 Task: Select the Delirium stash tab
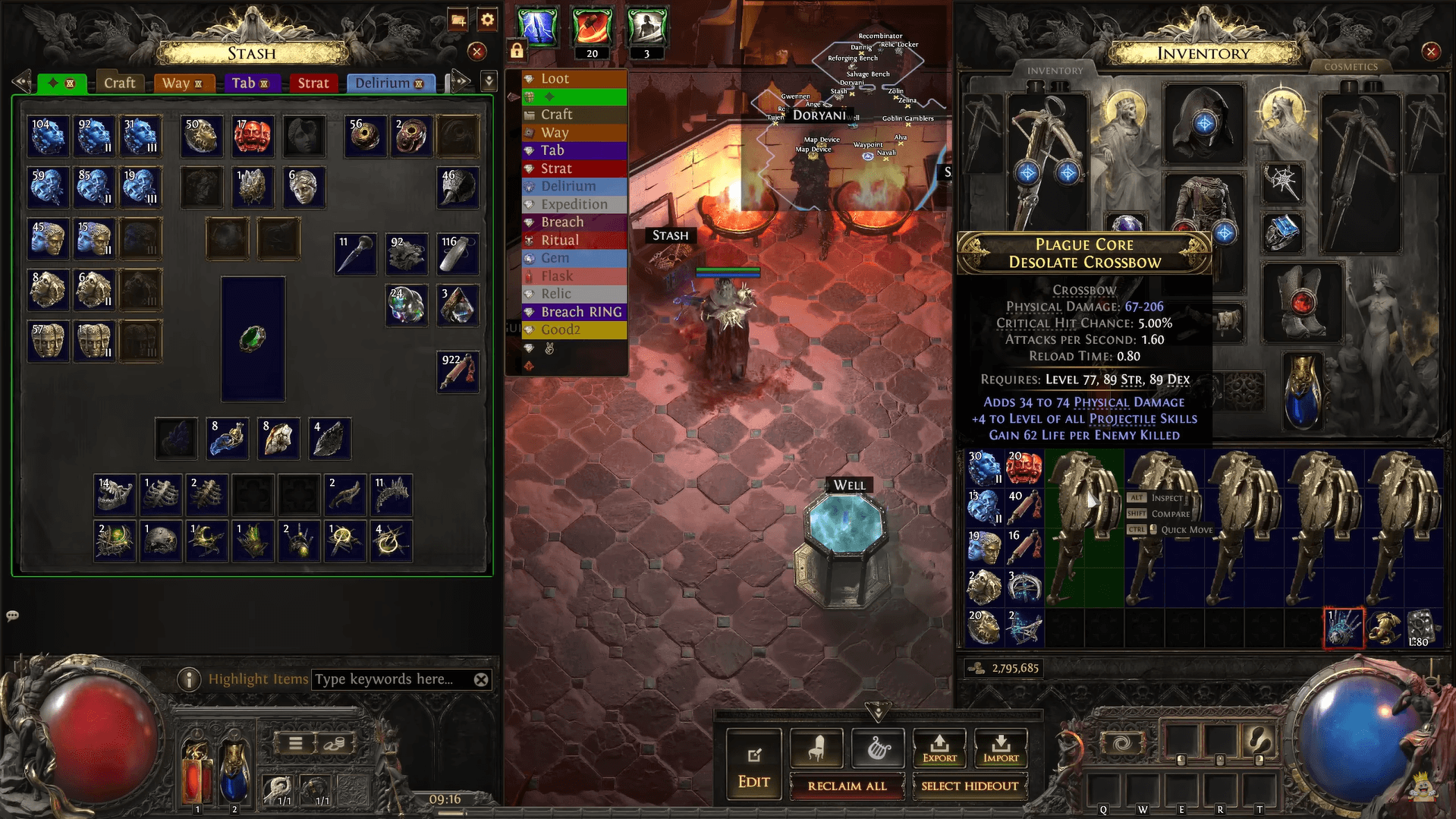[x=390, y=83]
